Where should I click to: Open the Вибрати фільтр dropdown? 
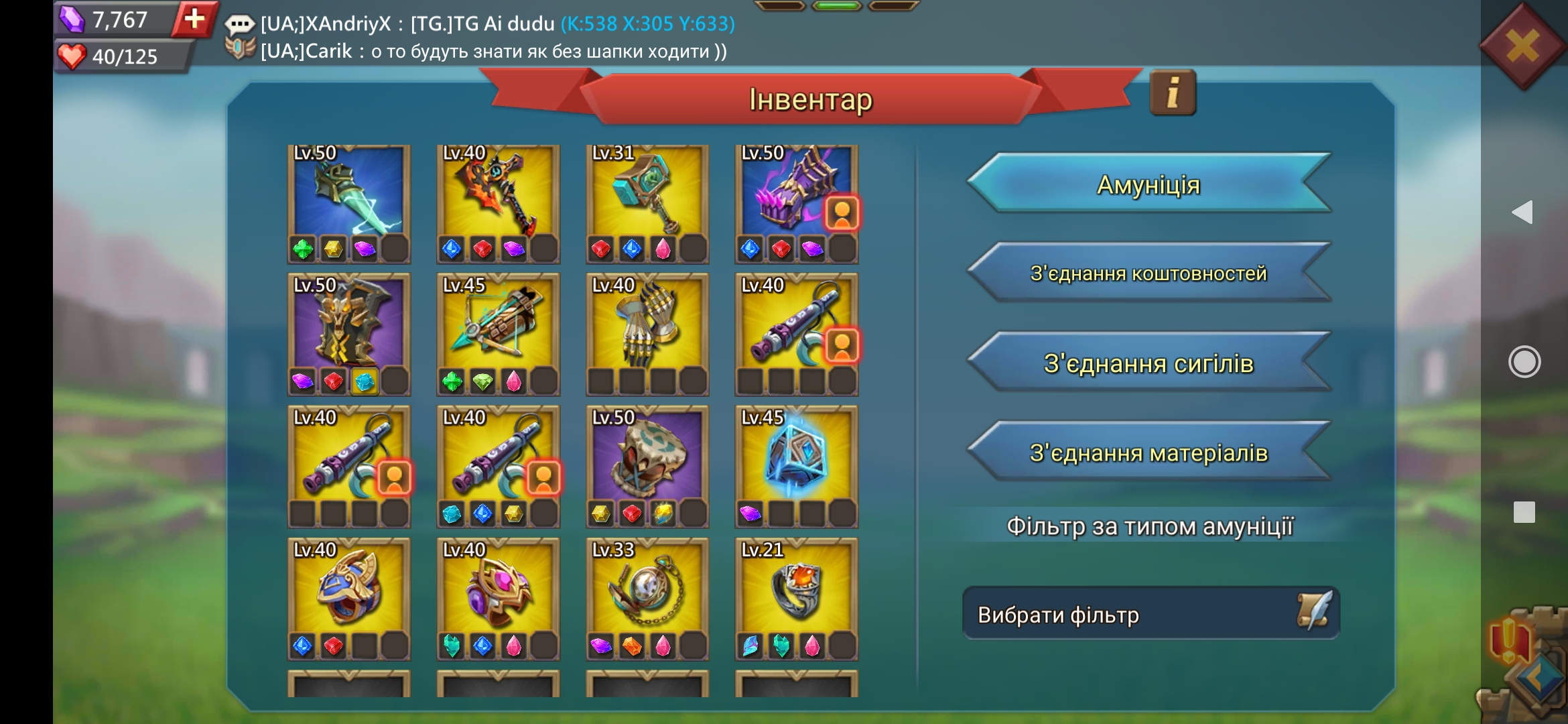click(1150, 614)
